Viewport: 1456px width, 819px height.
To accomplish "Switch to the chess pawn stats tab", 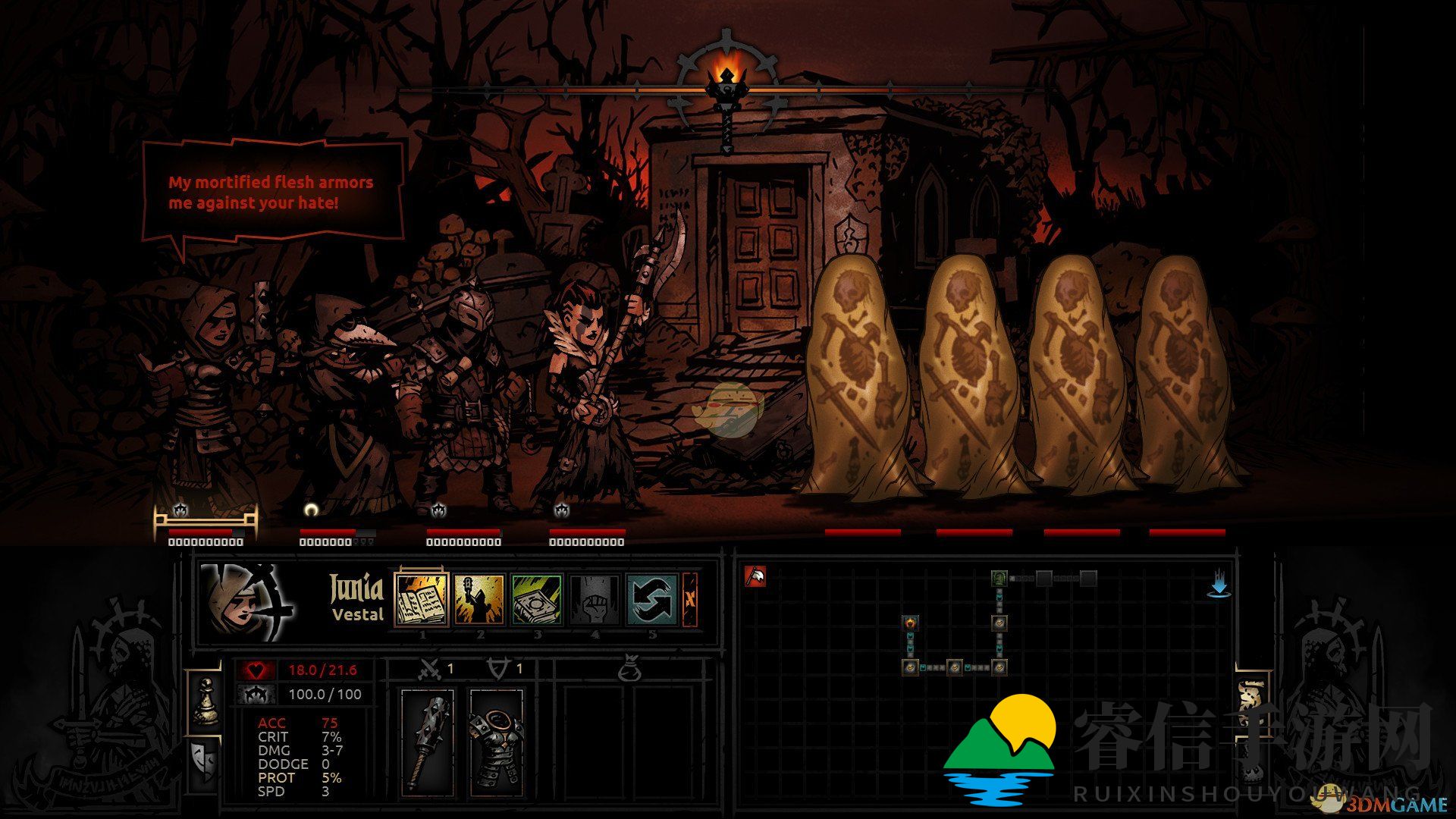I will point(204,702).
